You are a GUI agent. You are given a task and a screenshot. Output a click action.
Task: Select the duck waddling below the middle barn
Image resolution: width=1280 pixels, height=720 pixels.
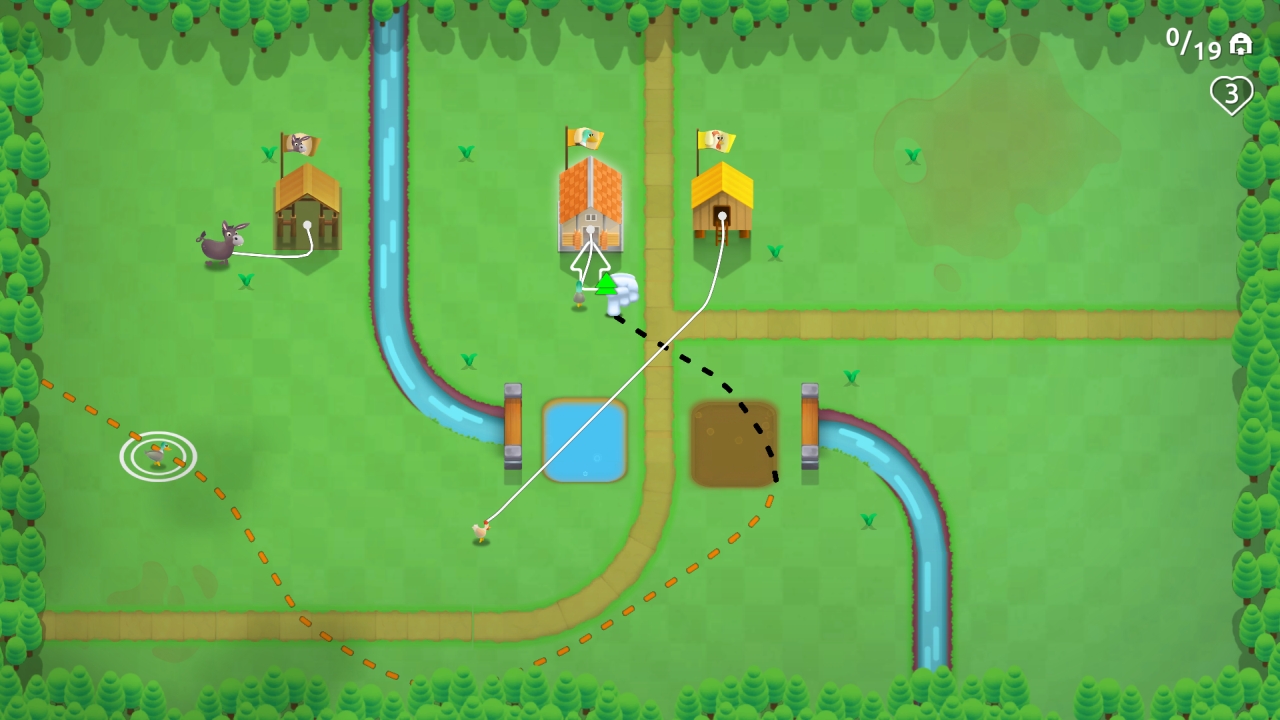[x=580, y=297]
